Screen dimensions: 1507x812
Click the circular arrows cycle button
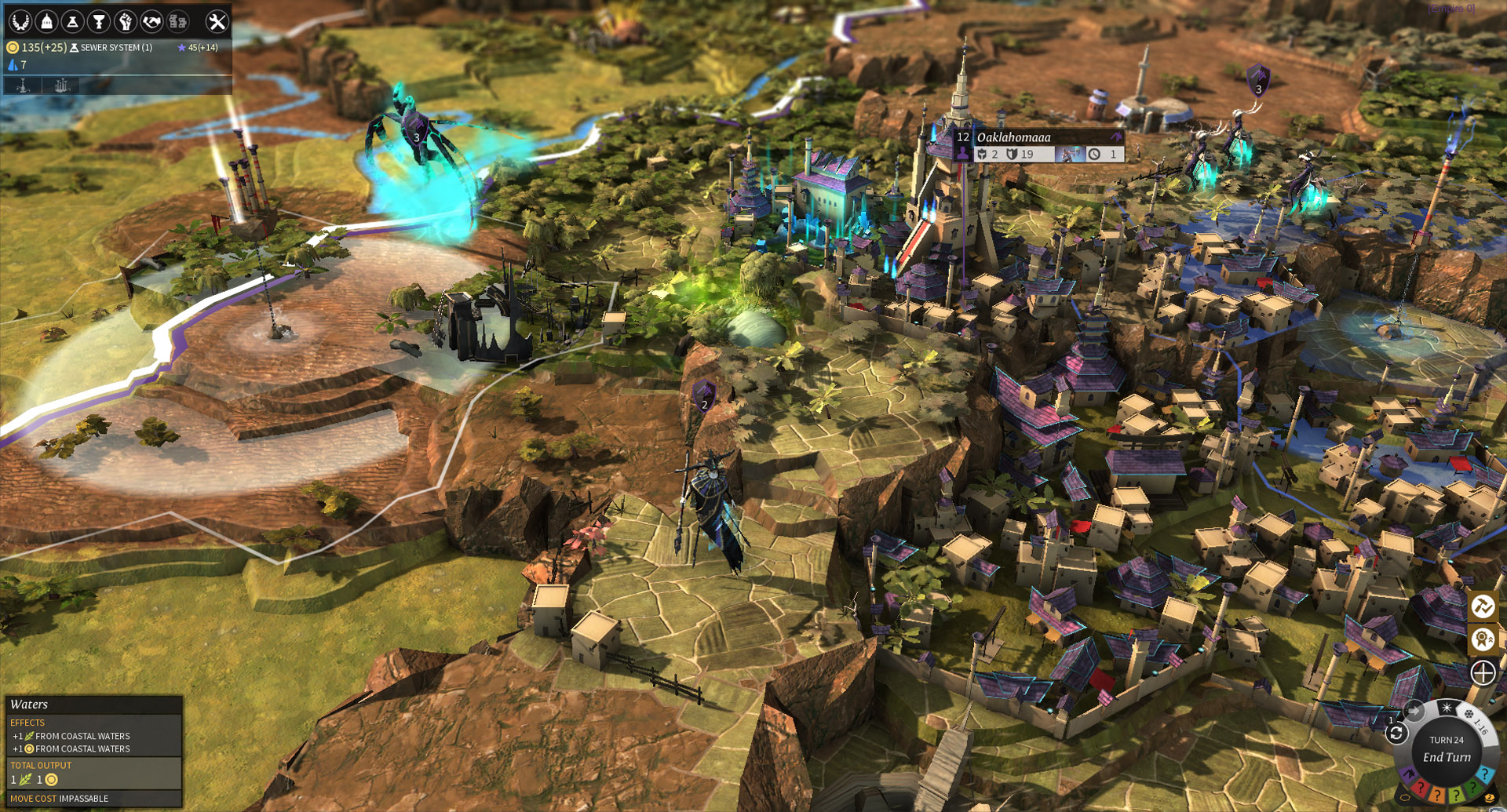[x=1396, y=734]
